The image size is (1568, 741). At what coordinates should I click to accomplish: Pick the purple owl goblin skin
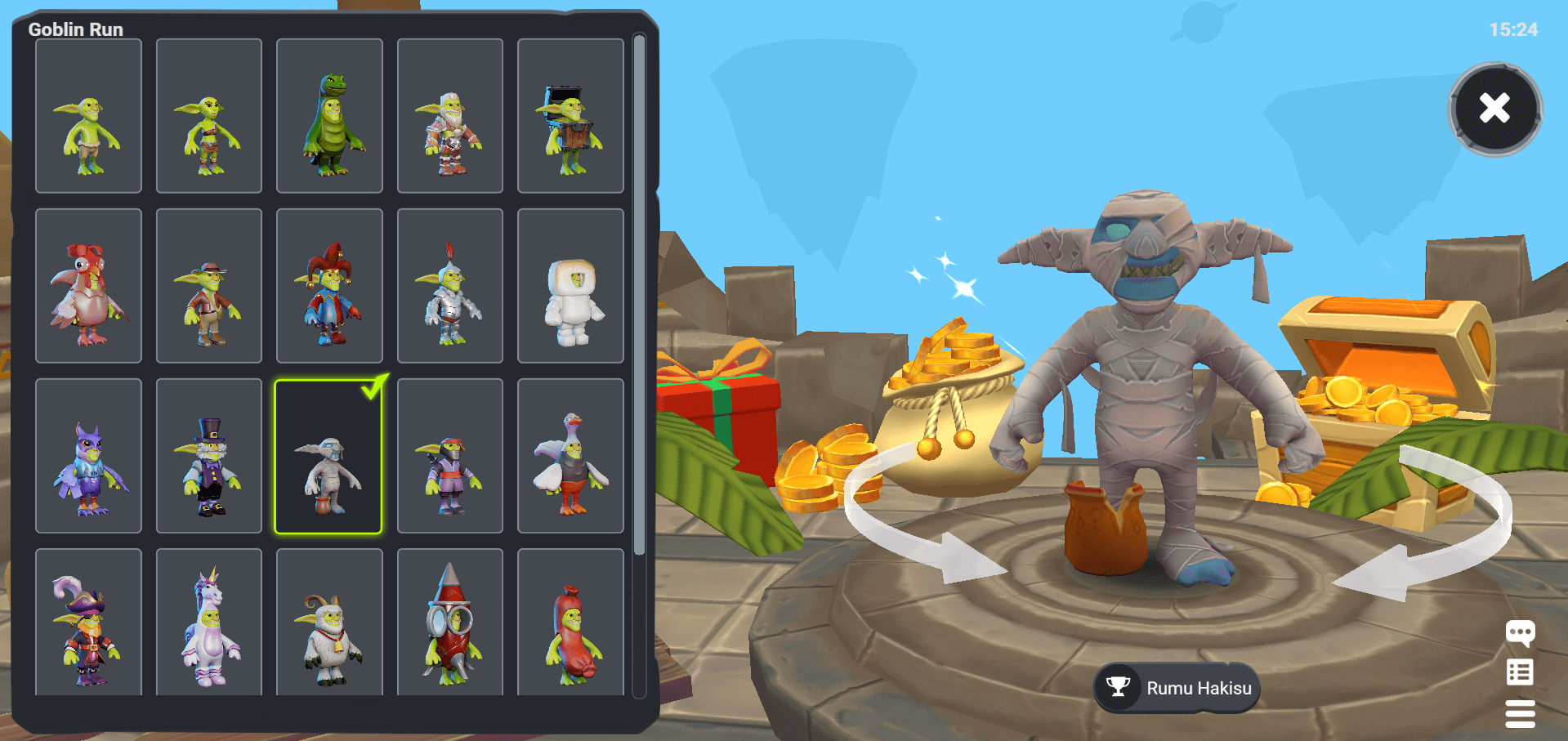click(x=88, y=456)
